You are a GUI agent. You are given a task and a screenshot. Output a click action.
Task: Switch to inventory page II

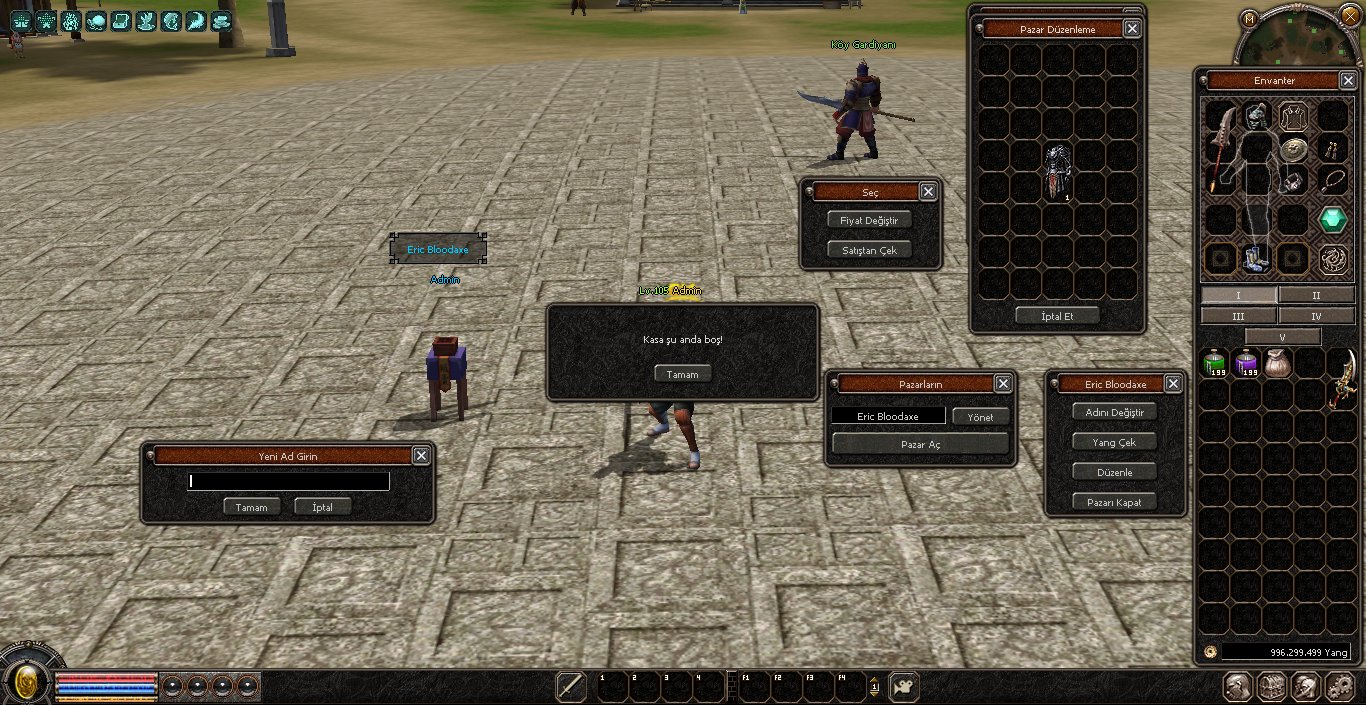[x=1316, y=296]
